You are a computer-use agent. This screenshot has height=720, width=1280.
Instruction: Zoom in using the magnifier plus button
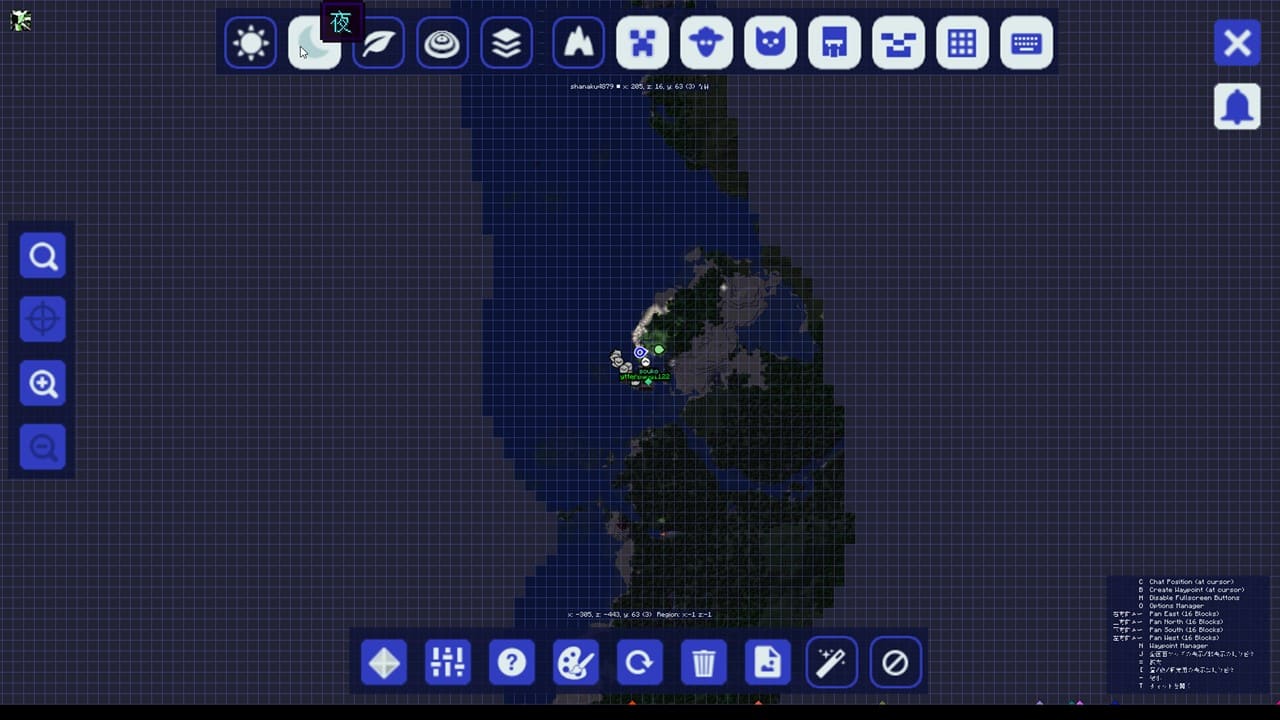coord(42,383)
